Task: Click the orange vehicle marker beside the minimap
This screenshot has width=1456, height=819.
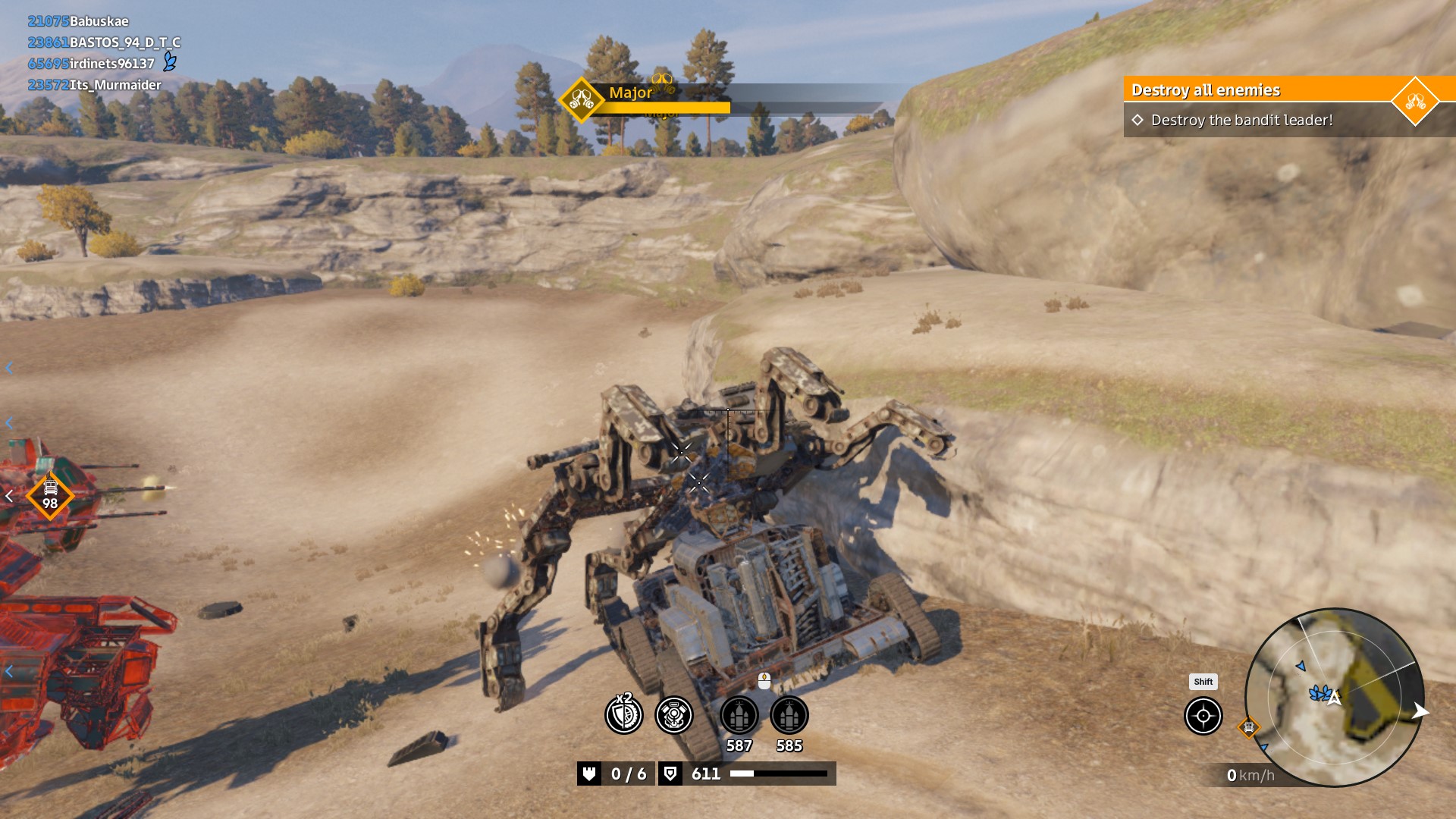Action: (1248, 728)
